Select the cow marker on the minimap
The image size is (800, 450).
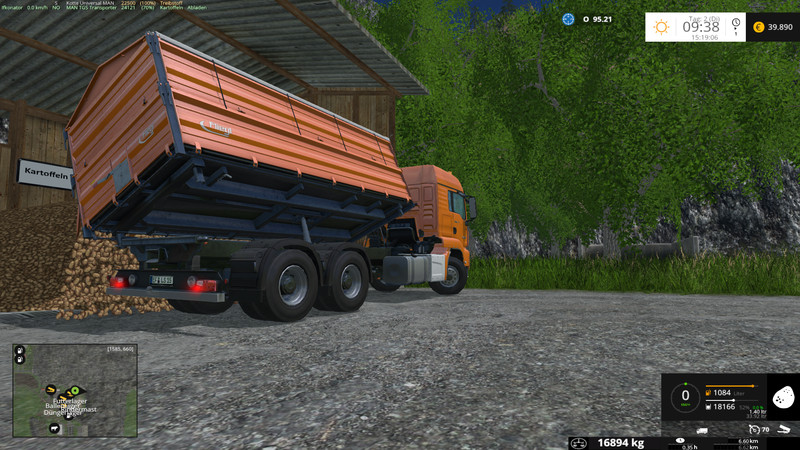[x=54, y=428]
